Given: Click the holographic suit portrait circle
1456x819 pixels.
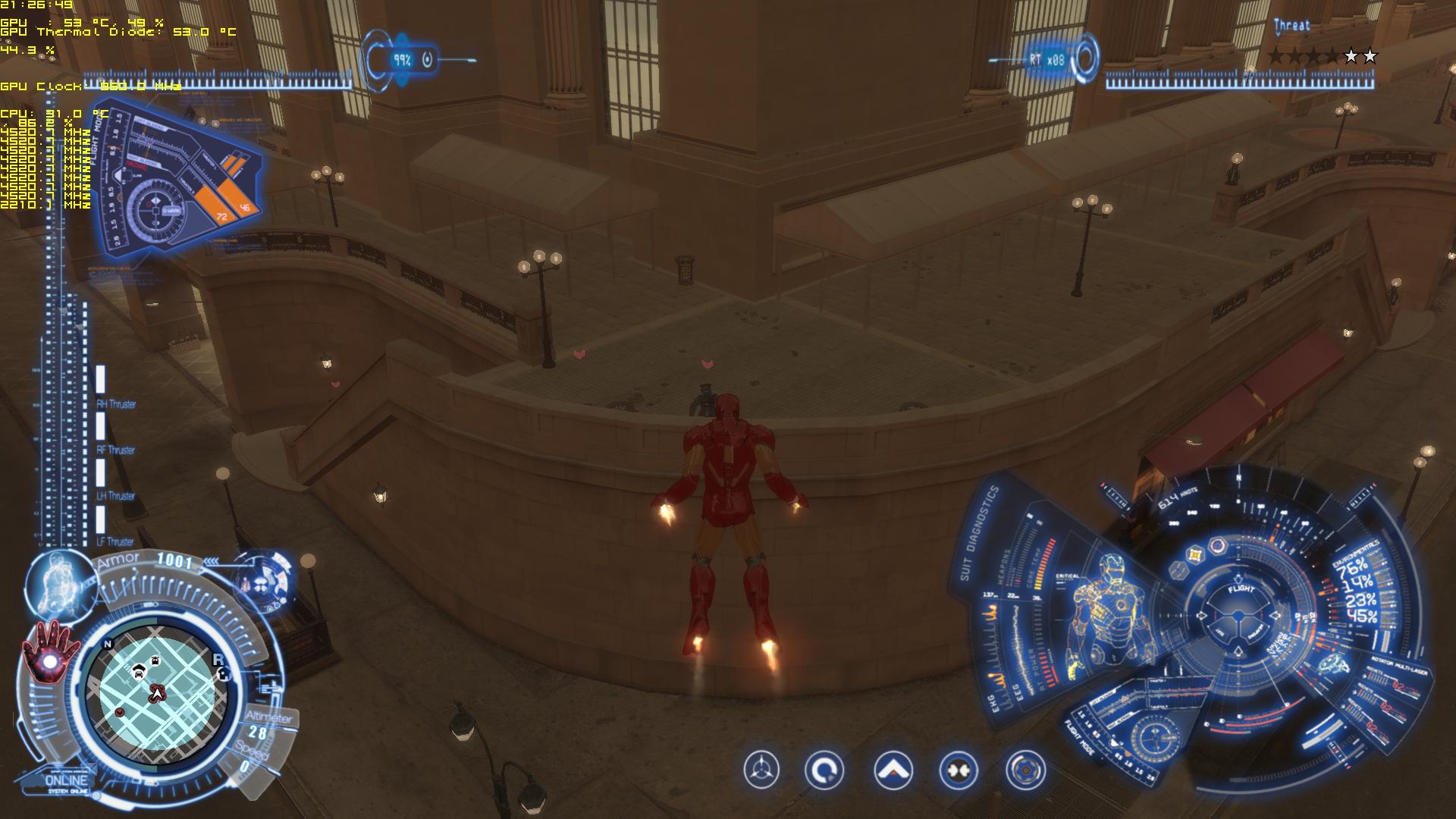Looking at the screenshot, I should point(61,582).
